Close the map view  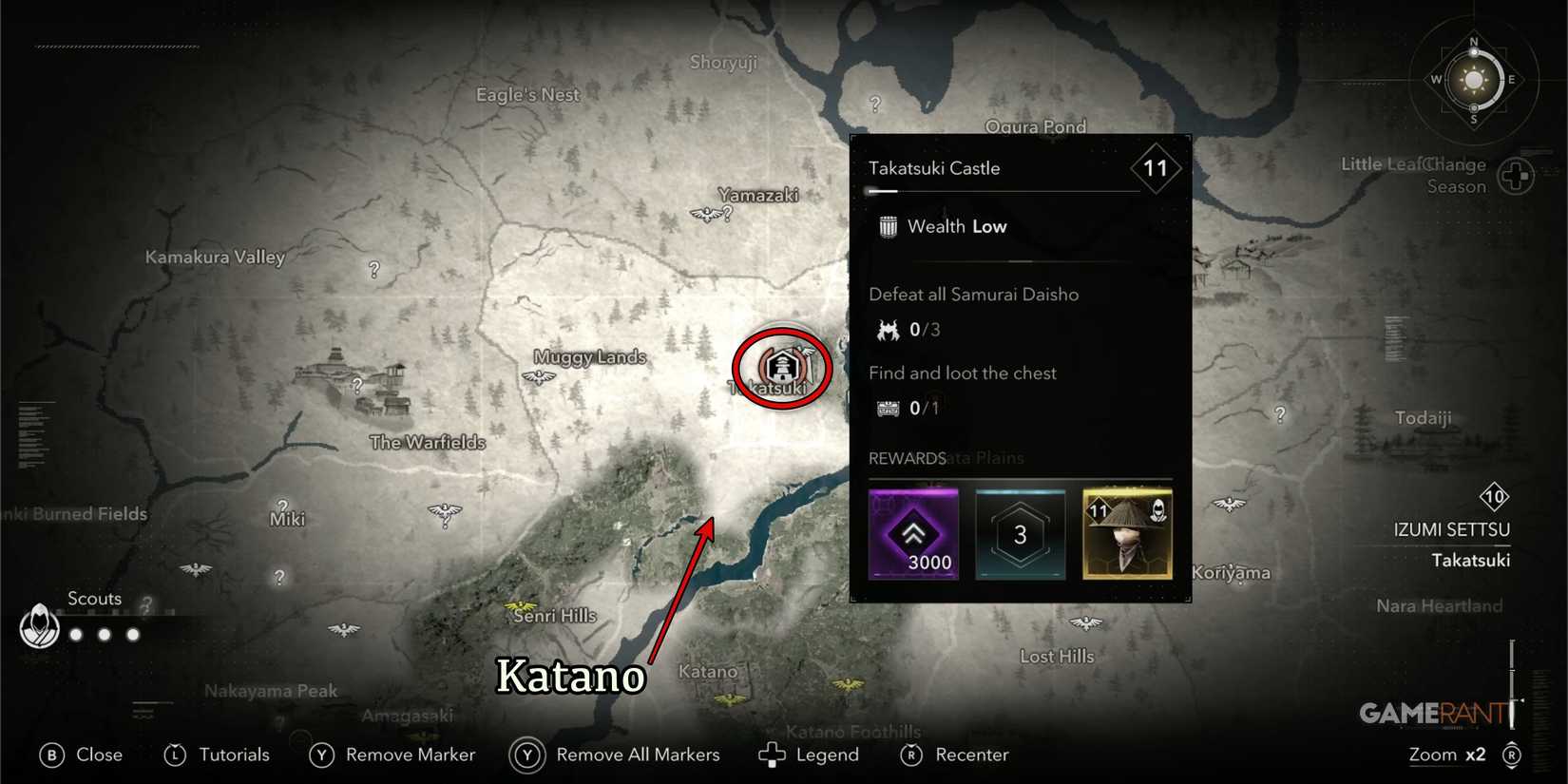pos(52,755)
